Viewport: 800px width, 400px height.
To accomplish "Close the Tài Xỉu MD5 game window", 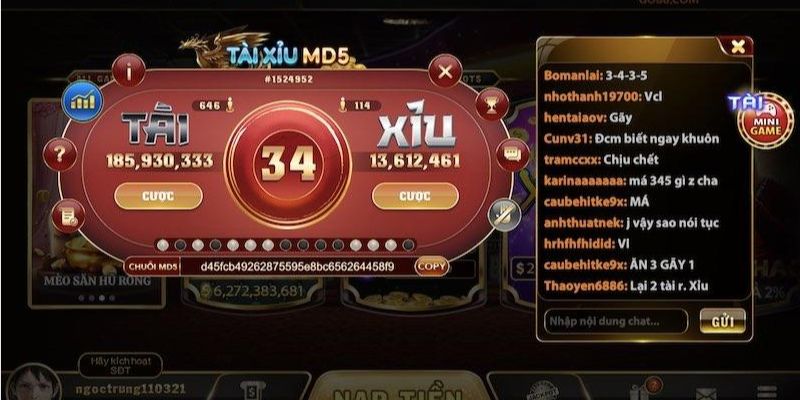I will pos(443,72).
